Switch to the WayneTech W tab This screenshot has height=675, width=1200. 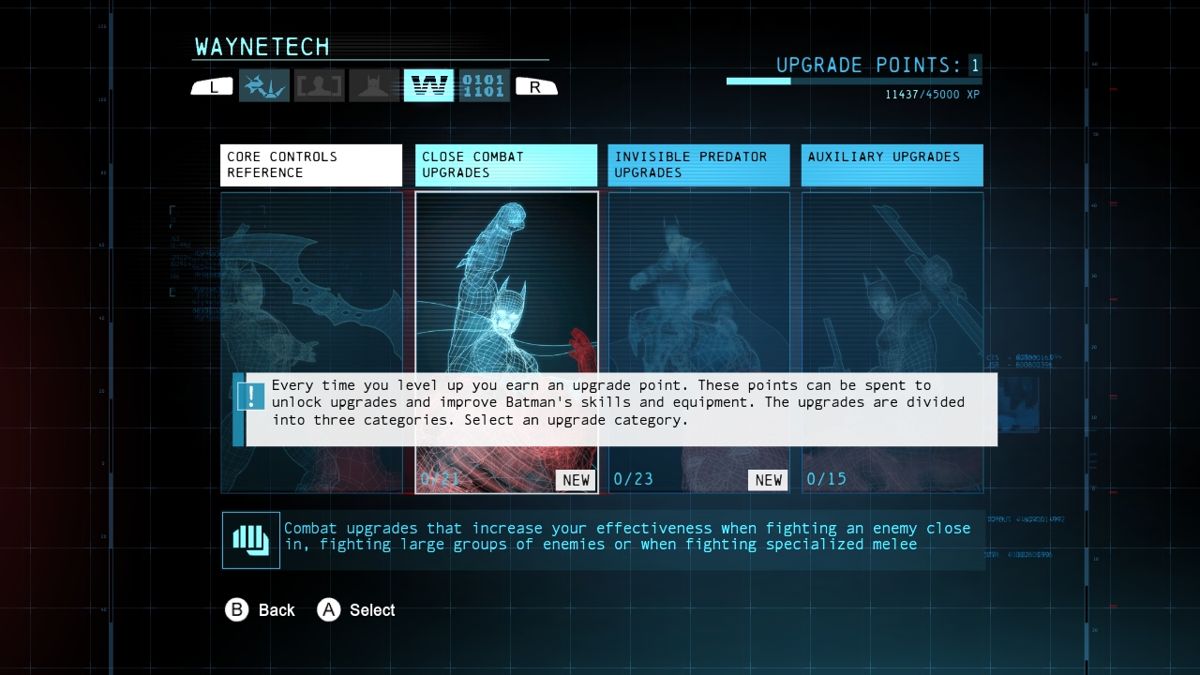click(x=428, y=86)
